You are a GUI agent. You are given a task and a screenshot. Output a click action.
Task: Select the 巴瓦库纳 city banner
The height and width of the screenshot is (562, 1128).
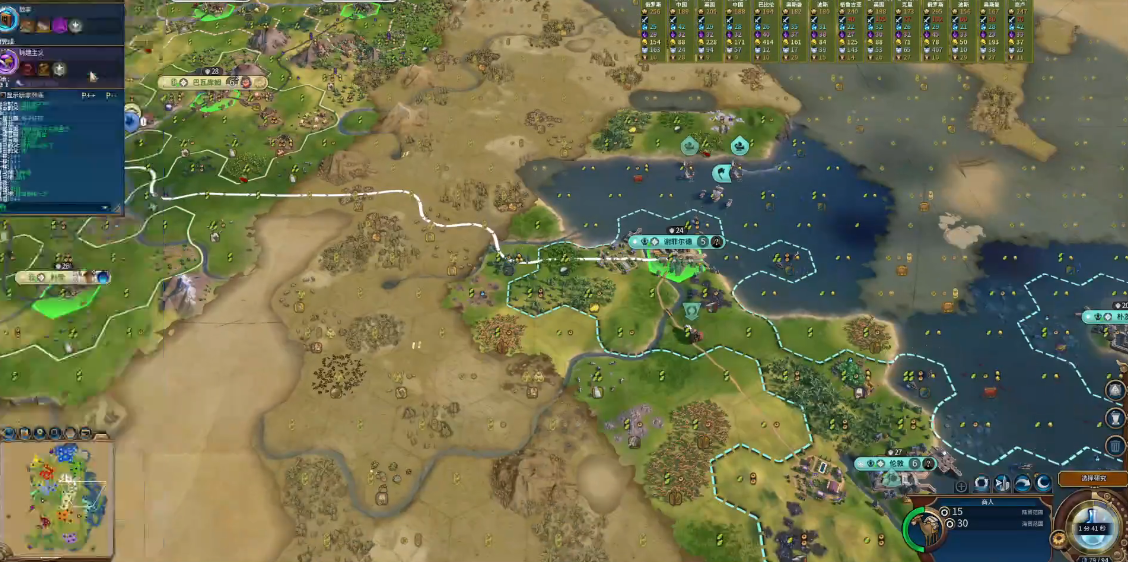(x=204, y=82)
